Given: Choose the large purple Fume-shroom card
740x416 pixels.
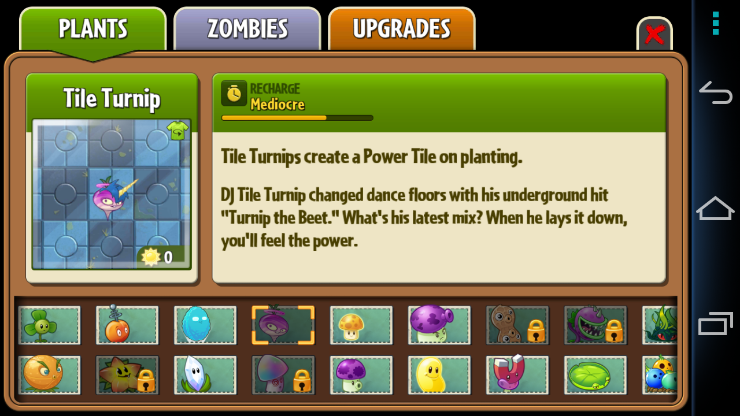Looking at the screenshot, I should 439,325.
